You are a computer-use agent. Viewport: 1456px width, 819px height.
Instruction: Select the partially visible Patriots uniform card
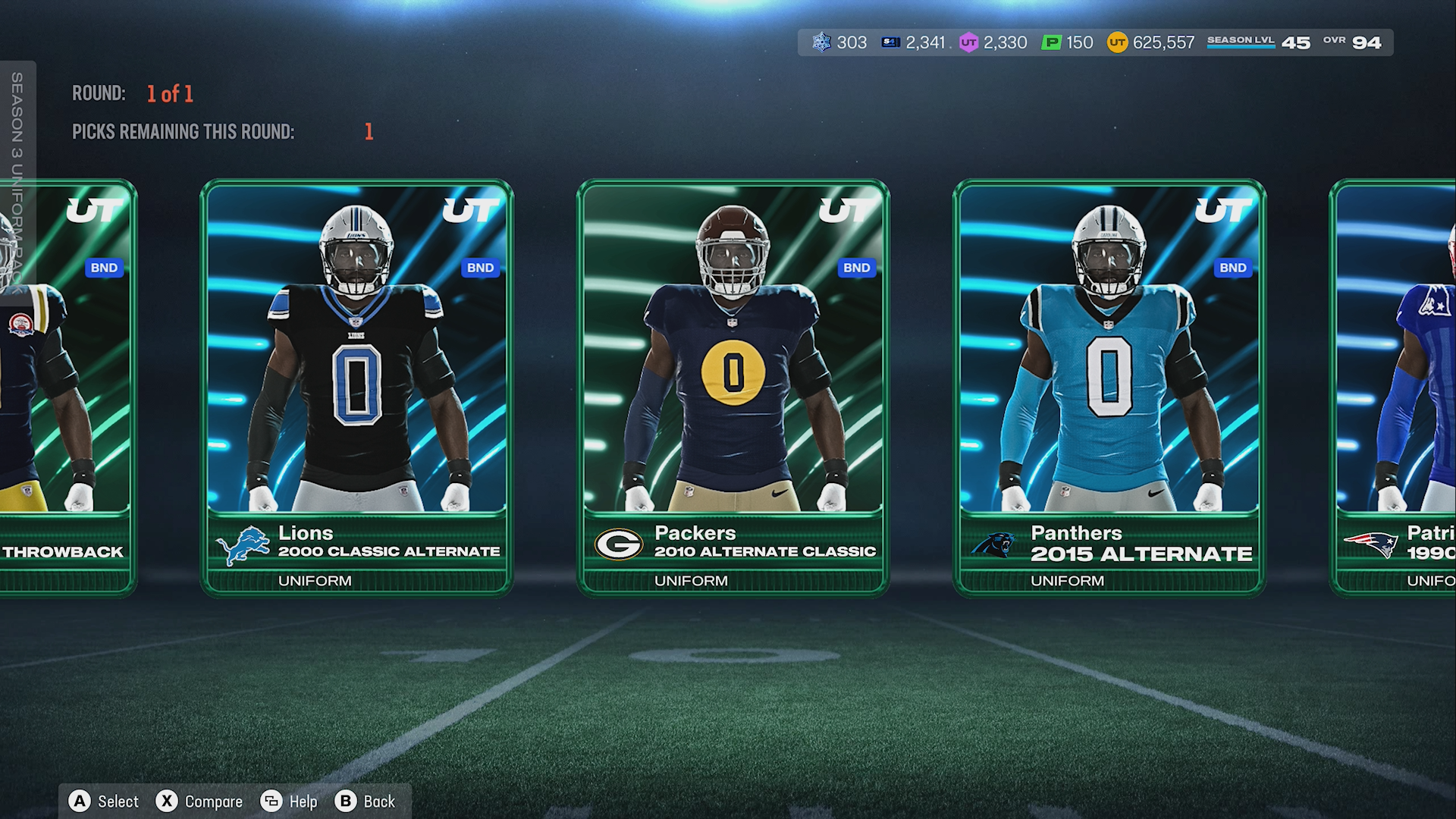pyautogui.click(x=1395, y=387)
